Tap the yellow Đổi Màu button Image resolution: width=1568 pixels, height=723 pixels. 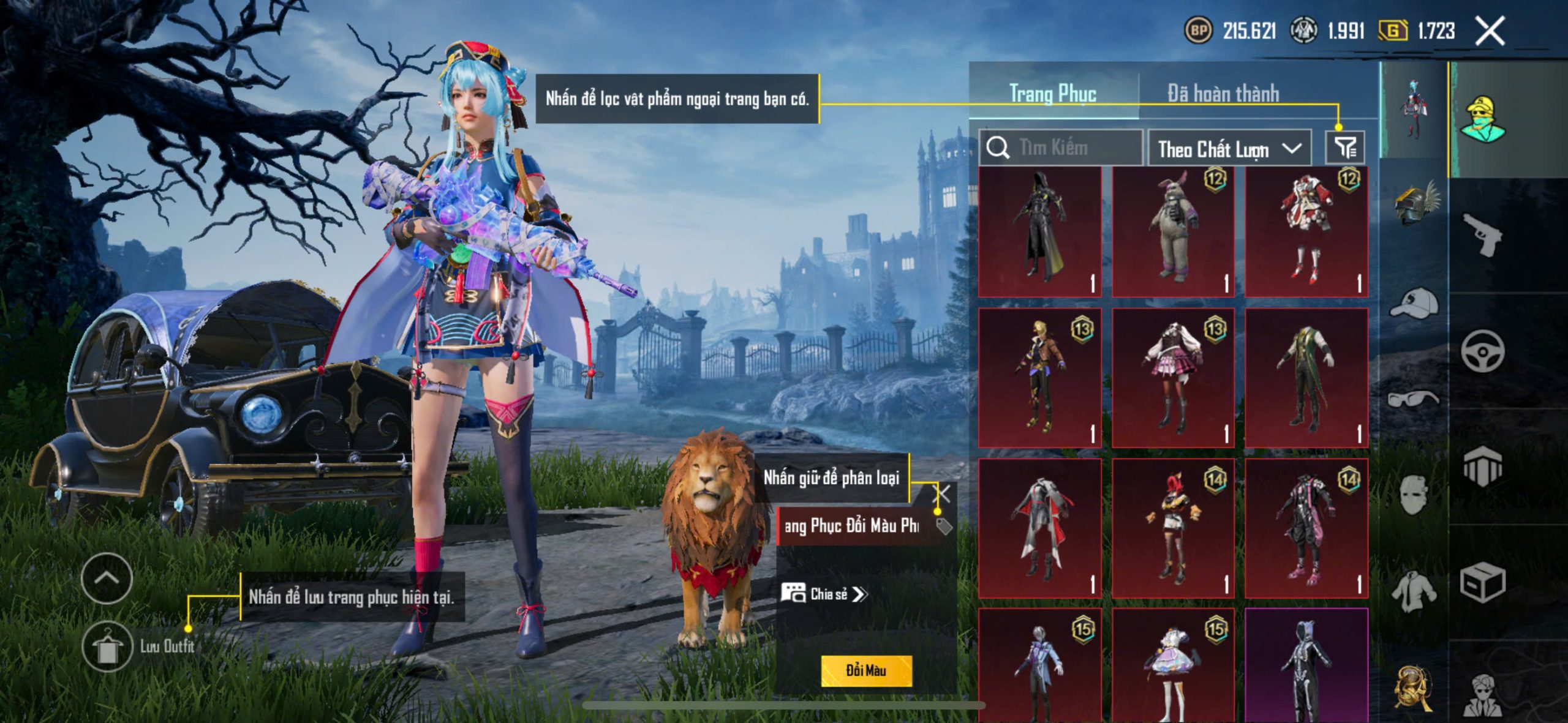tap(866, 670)
